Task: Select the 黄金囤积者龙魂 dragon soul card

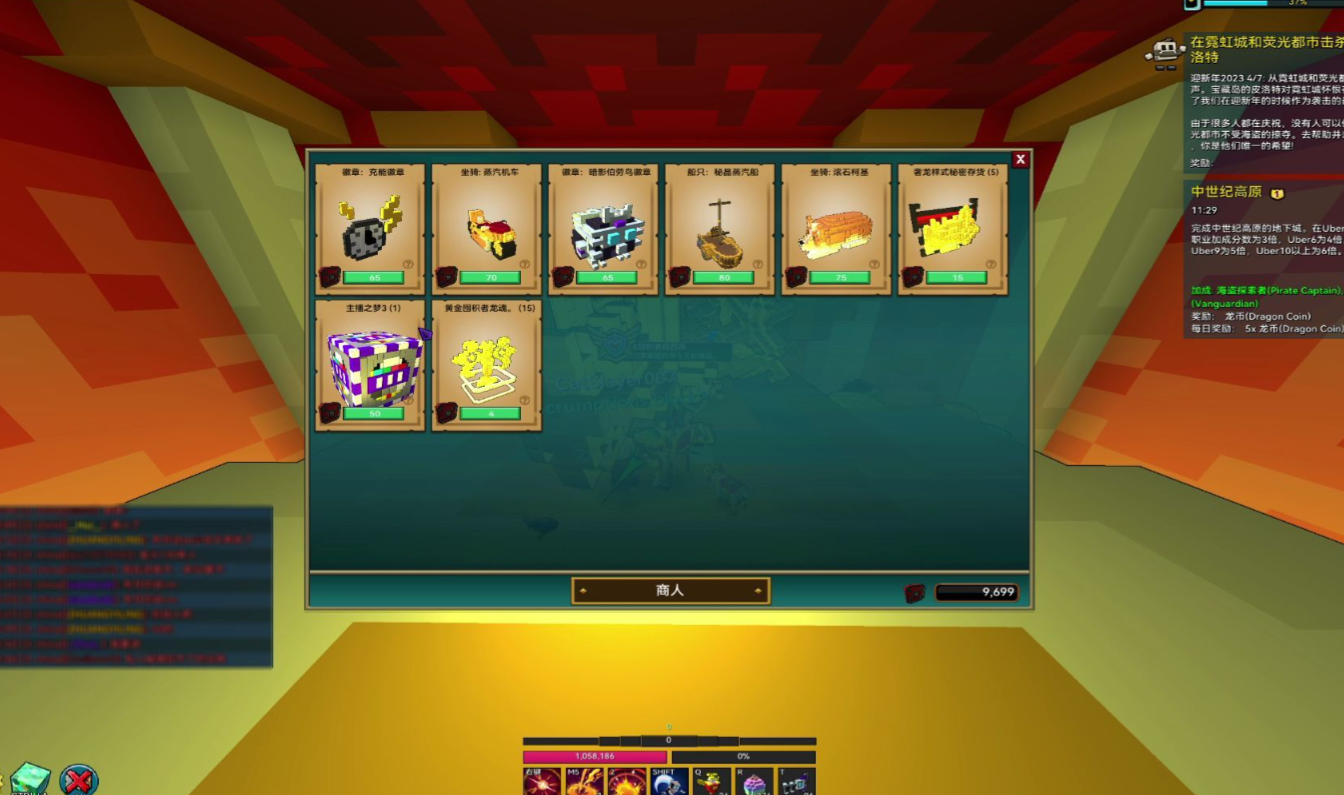Action: point(487,365)
